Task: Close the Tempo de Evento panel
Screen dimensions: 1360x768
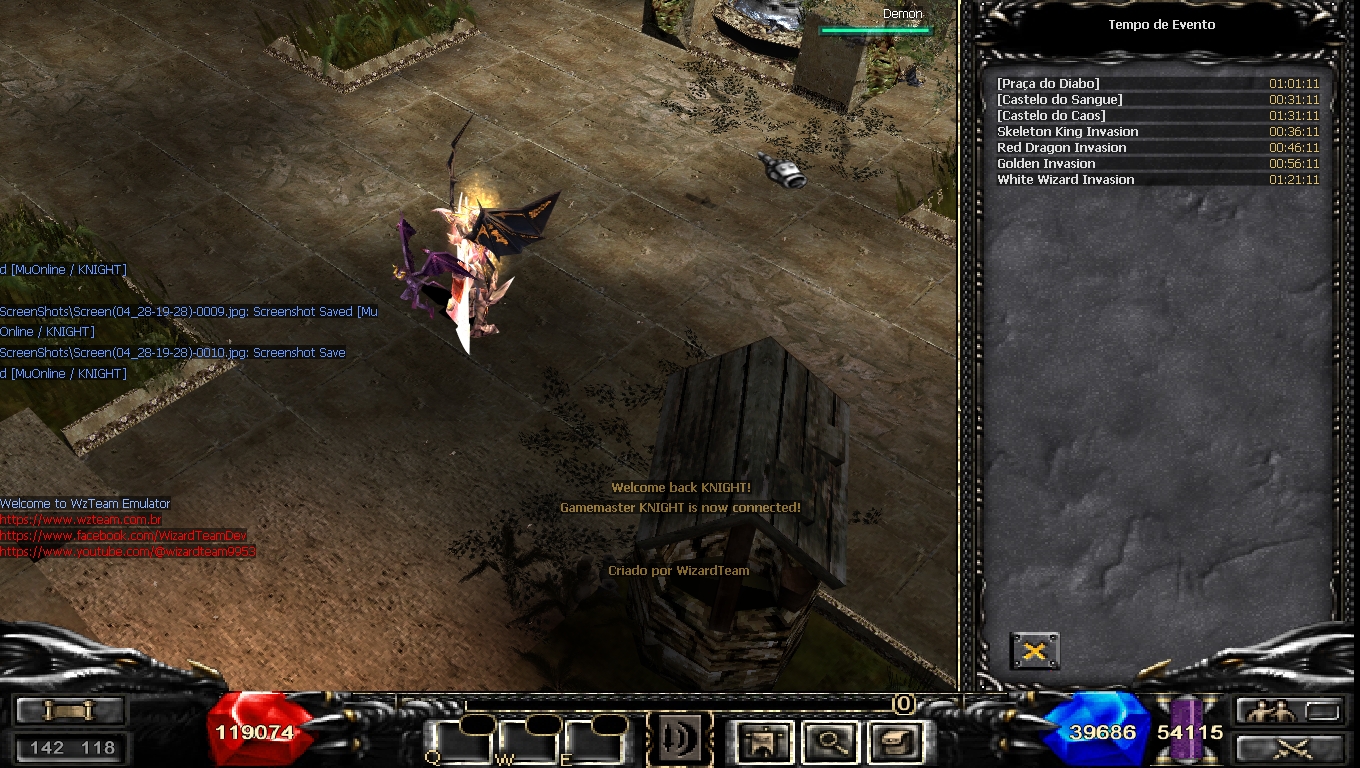Action: click(1034, 651)
